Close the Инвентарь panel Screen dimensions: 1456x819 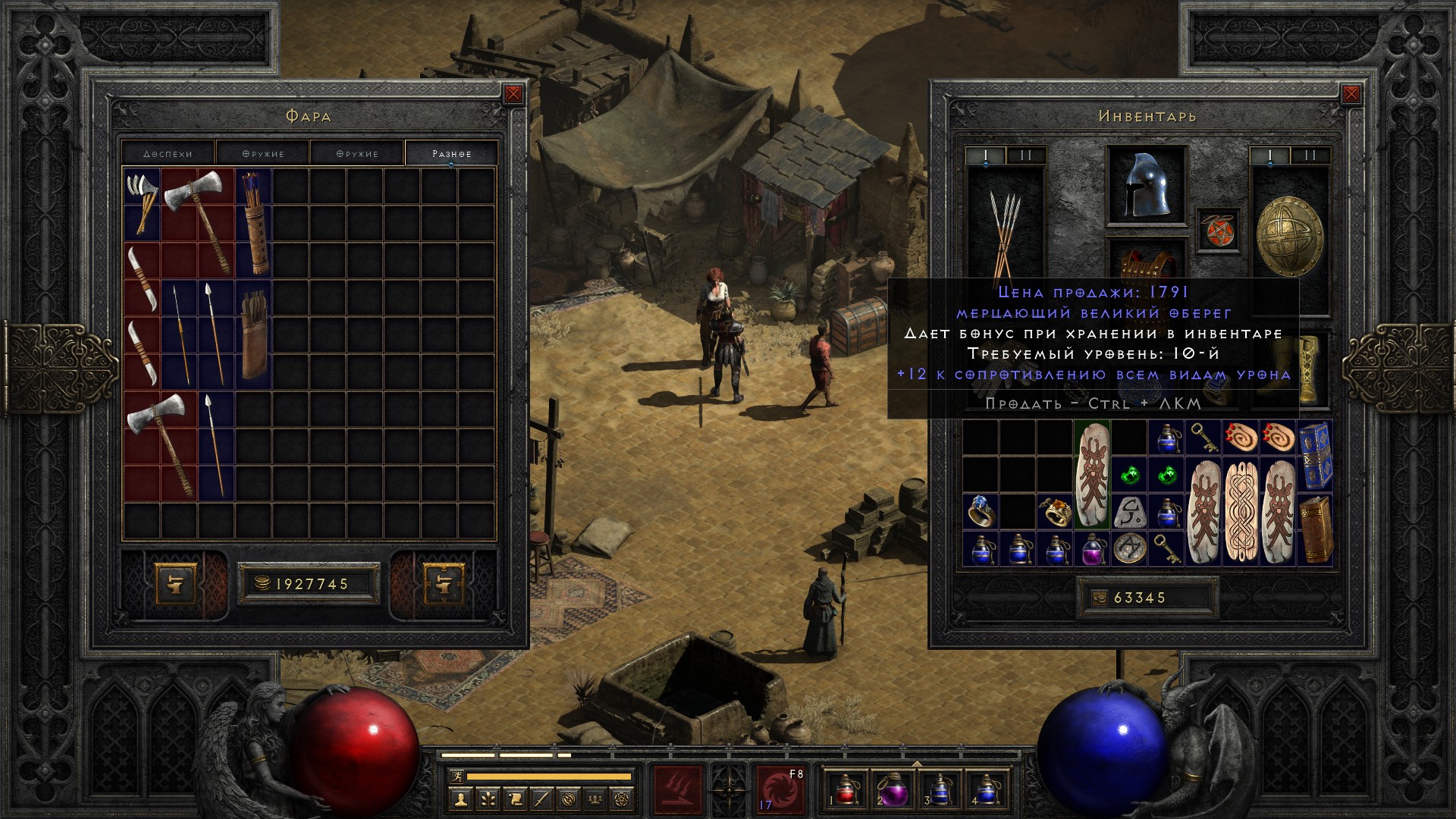[x=1351, y=94]
